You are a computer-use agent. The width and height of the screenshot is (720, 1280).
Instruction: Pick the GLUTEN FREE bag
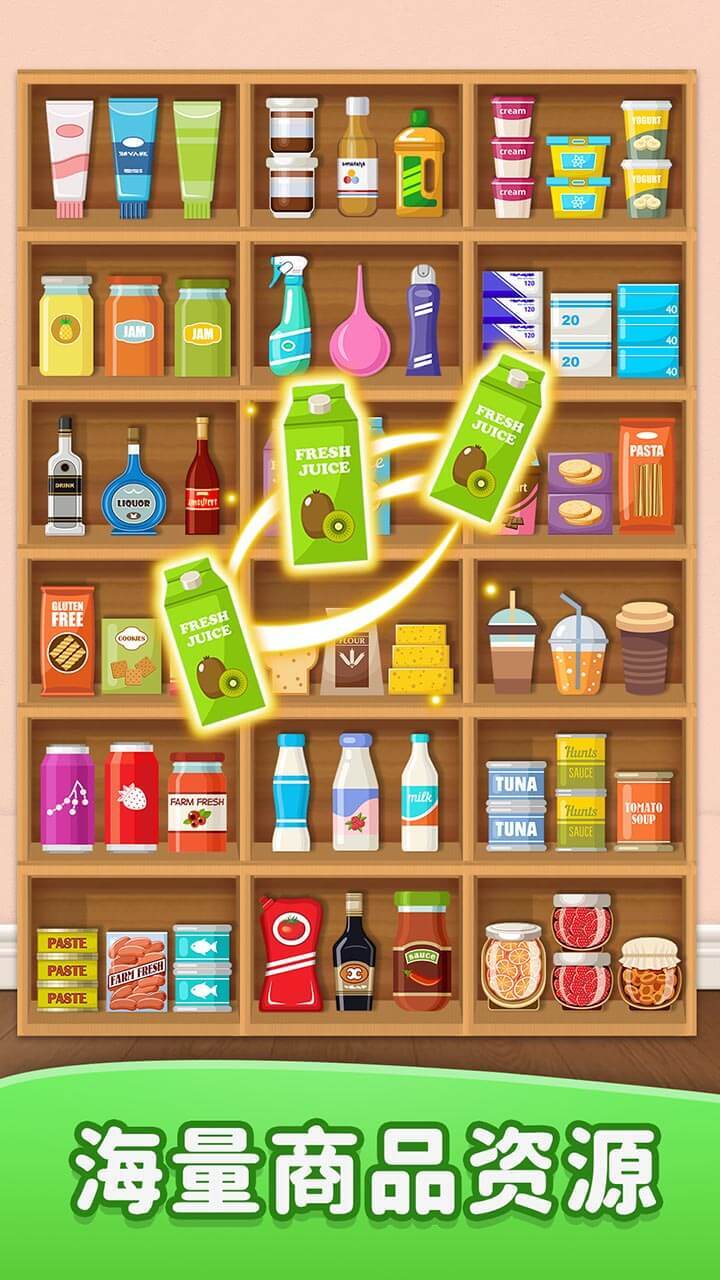point(67,640)
